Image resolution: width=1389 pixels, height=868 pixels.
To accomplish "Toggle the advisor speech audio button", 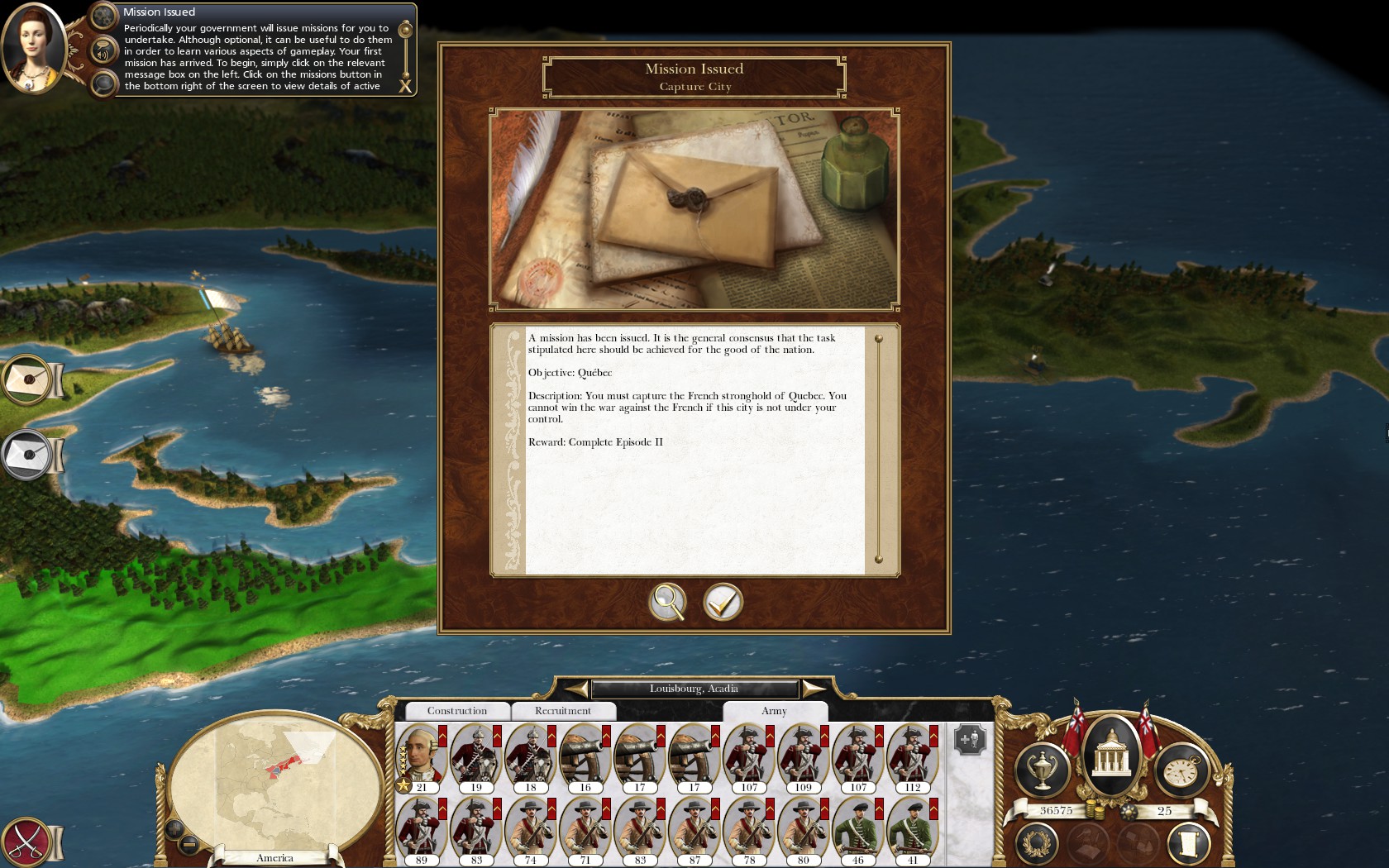I will [x=103, y=53].
